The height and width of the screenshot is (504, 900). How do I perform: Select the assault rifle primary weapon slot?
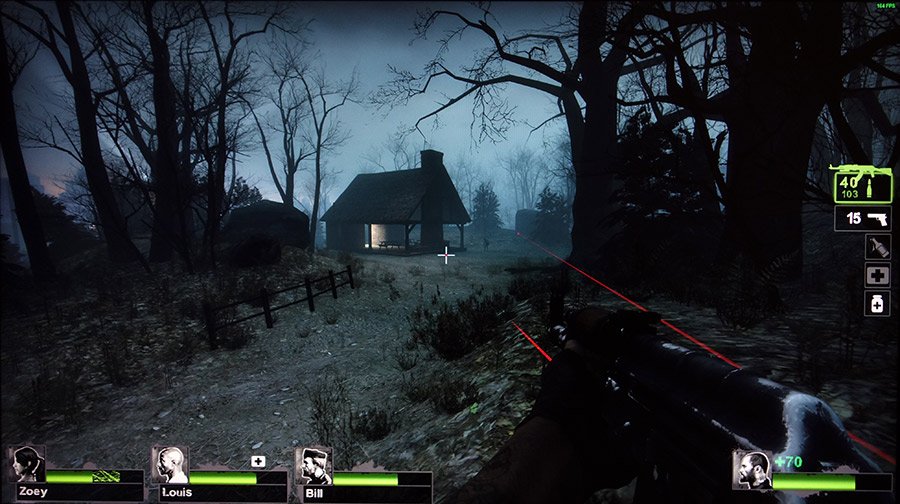(862, 184)
